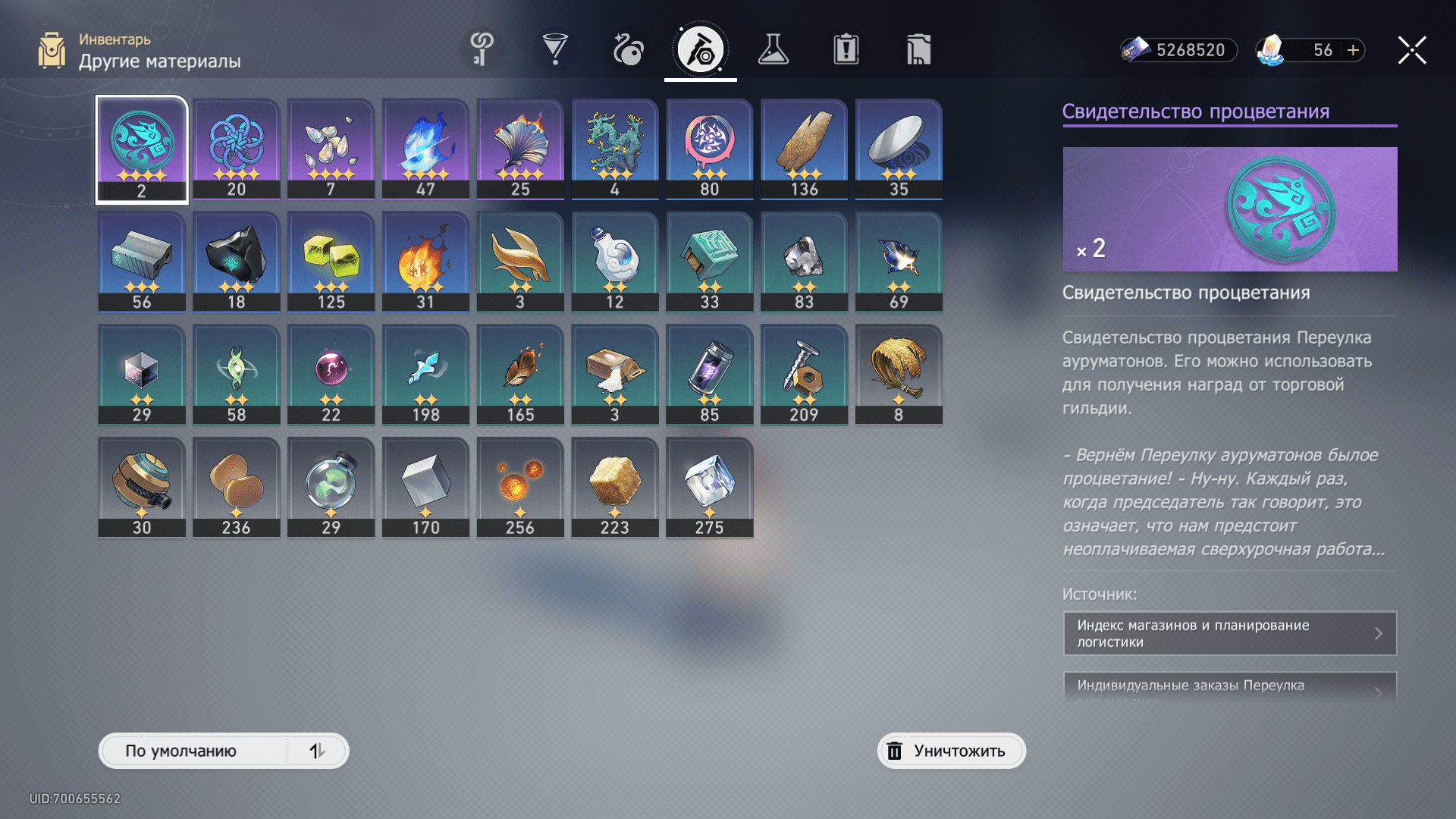Open the funnel-shaped inventory tab

coord(555,50)
